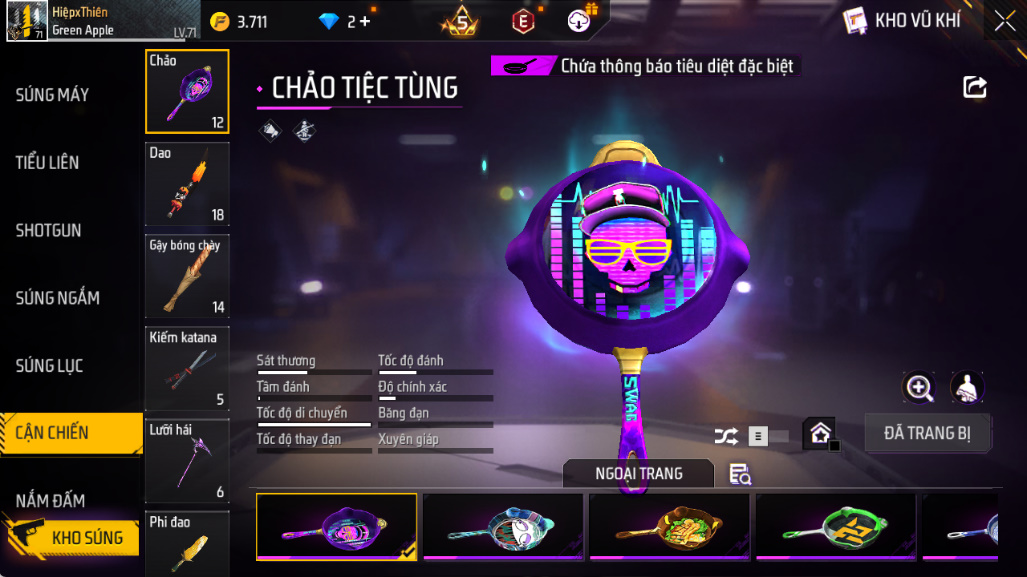Toggle the random skin shuffle icon
The width and height of the screenshot is (1027, 577).
(726, 436)
